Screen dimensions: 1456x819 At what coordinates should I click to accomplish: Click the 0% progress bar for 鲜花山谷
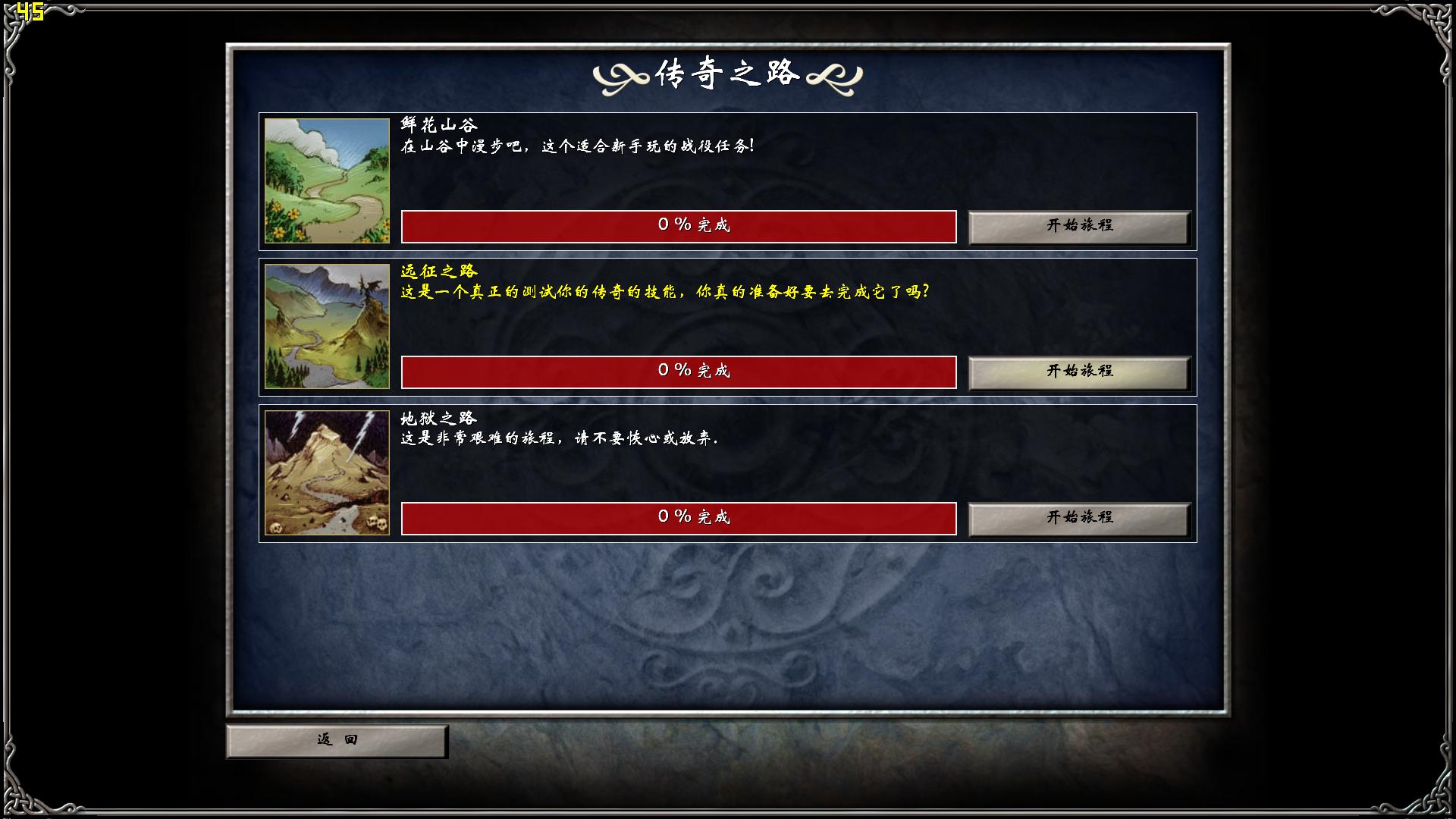(679, 226)
